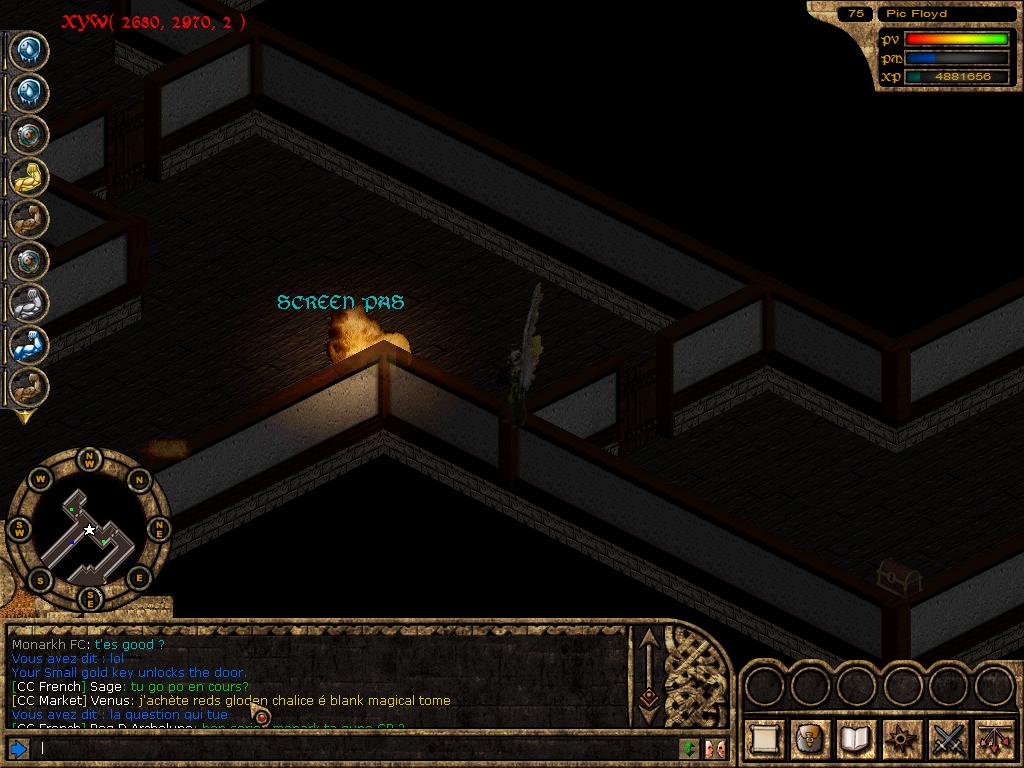Select the golden flexing arm buff icon
Viewport: 1024px width, 768px height.
[28, 177]
